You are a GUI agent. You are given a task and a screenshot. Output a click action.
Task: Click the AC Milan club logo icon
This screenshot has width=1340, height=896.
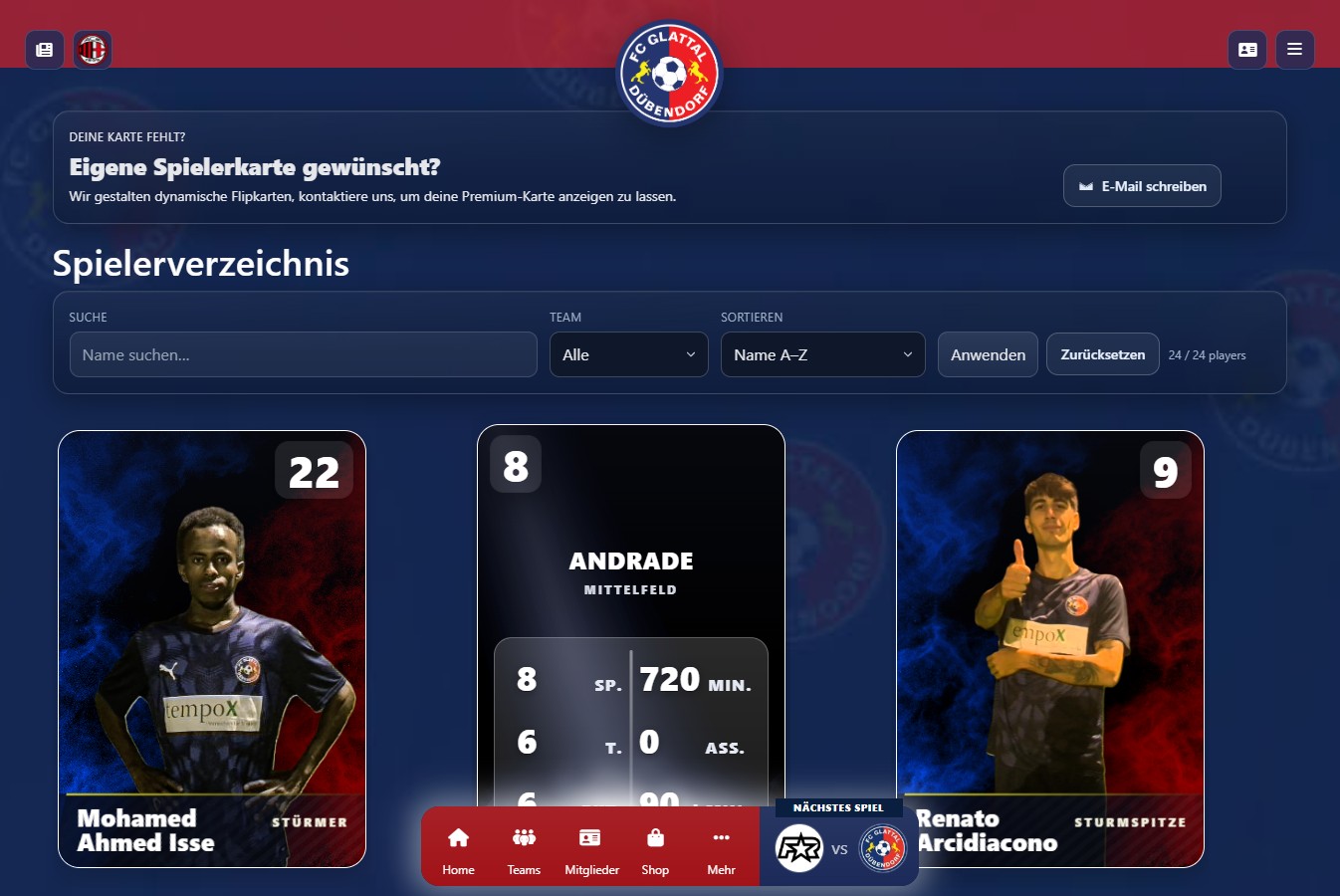[x=91, y=49]
